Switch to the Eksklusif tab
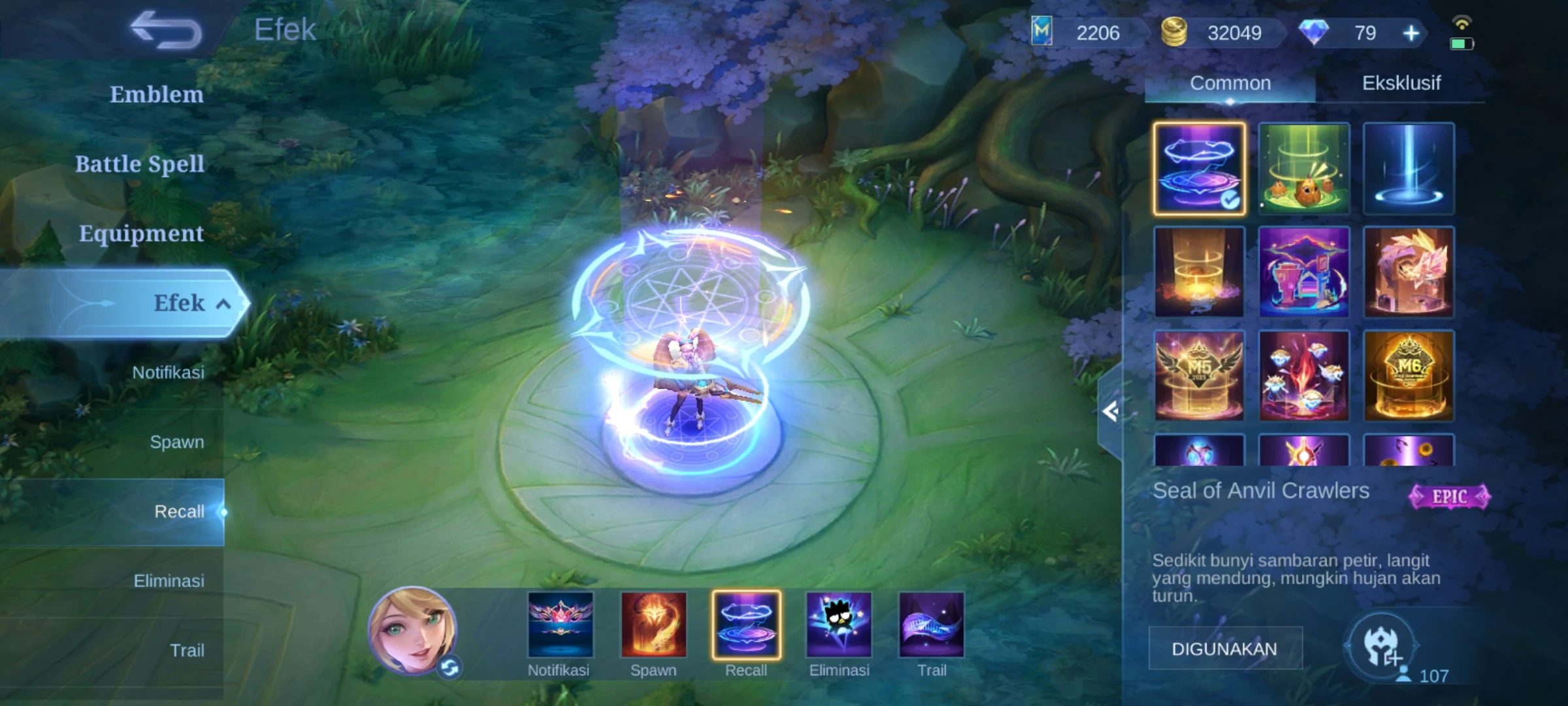1568x706 pixels. (x=1401, y=83)
